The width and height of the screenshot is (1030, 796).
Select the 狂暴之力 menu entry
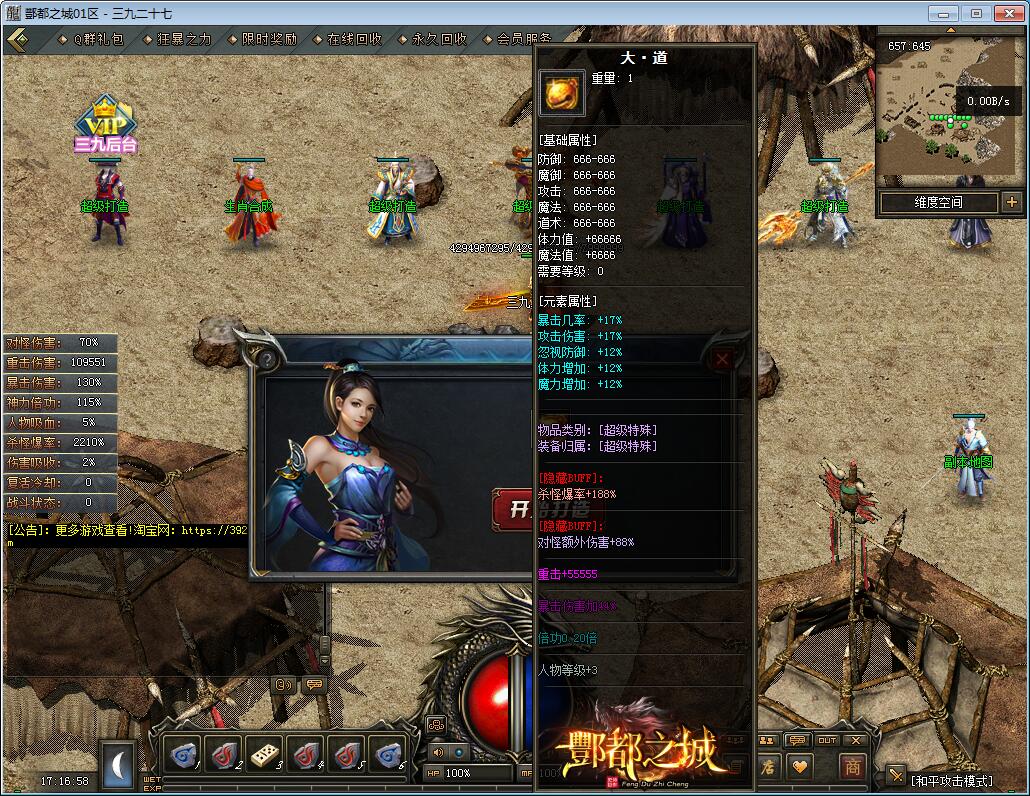pyautogui.click(x=184, y=39)
